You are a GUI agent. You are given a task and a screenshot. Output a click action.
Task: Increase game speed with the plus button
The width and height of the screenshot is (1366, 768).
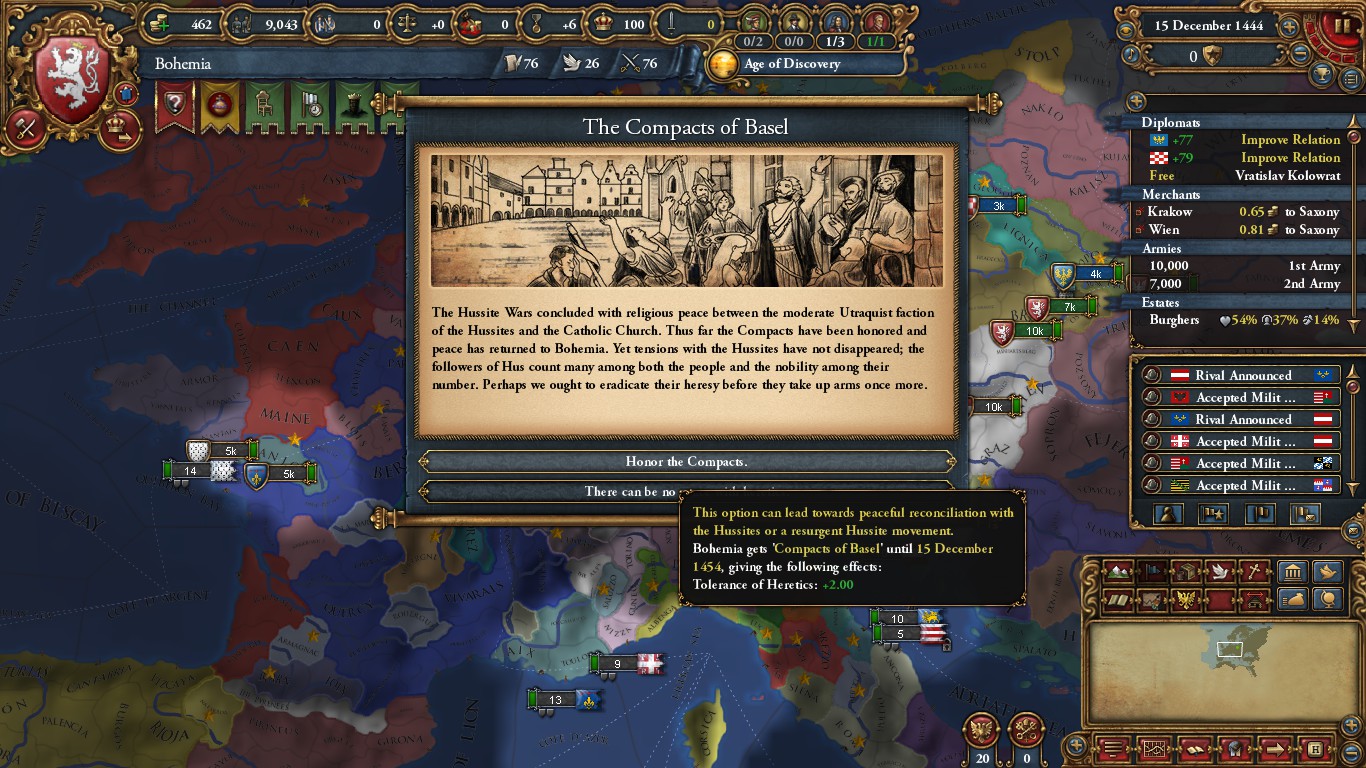1290,27
